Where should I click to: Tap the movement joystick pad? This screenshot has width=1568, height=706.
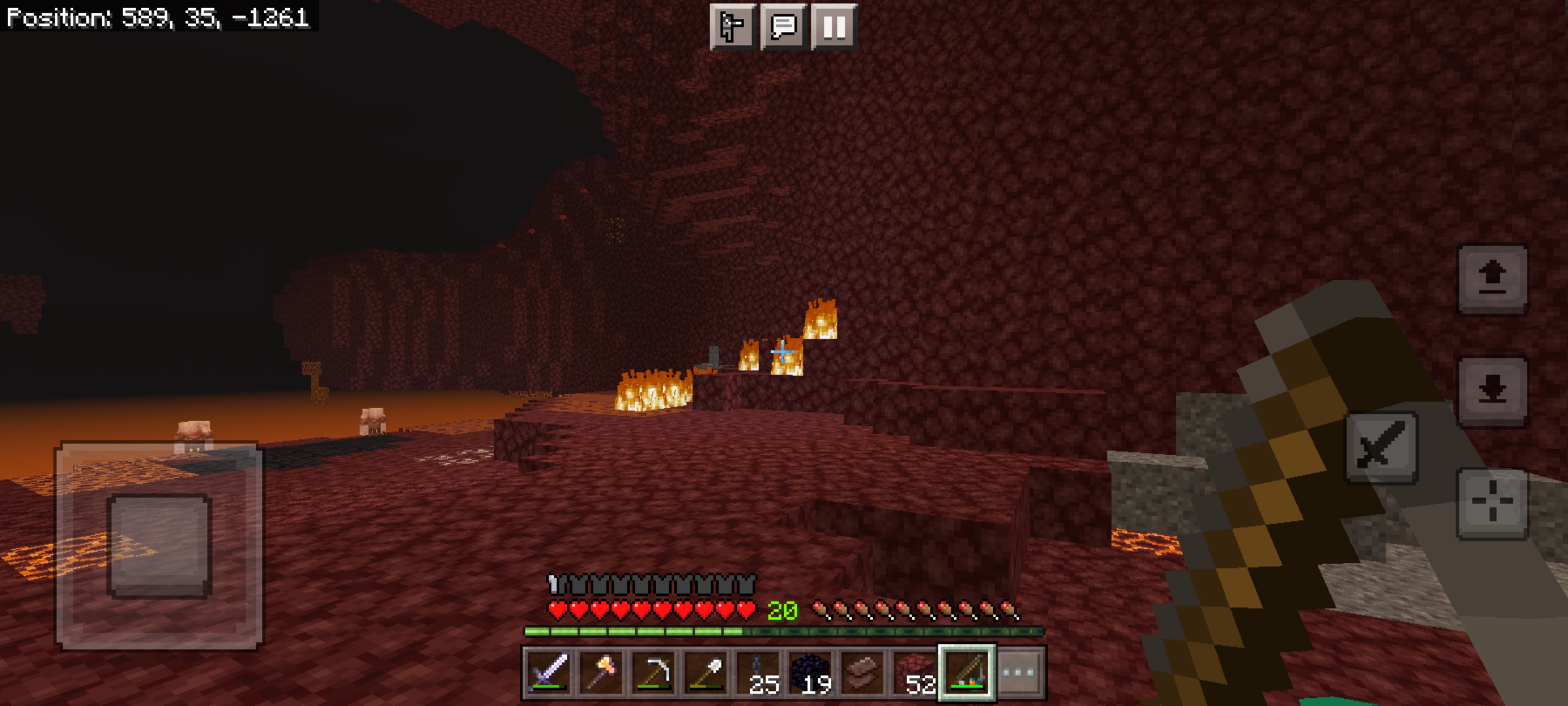(159, 546)
